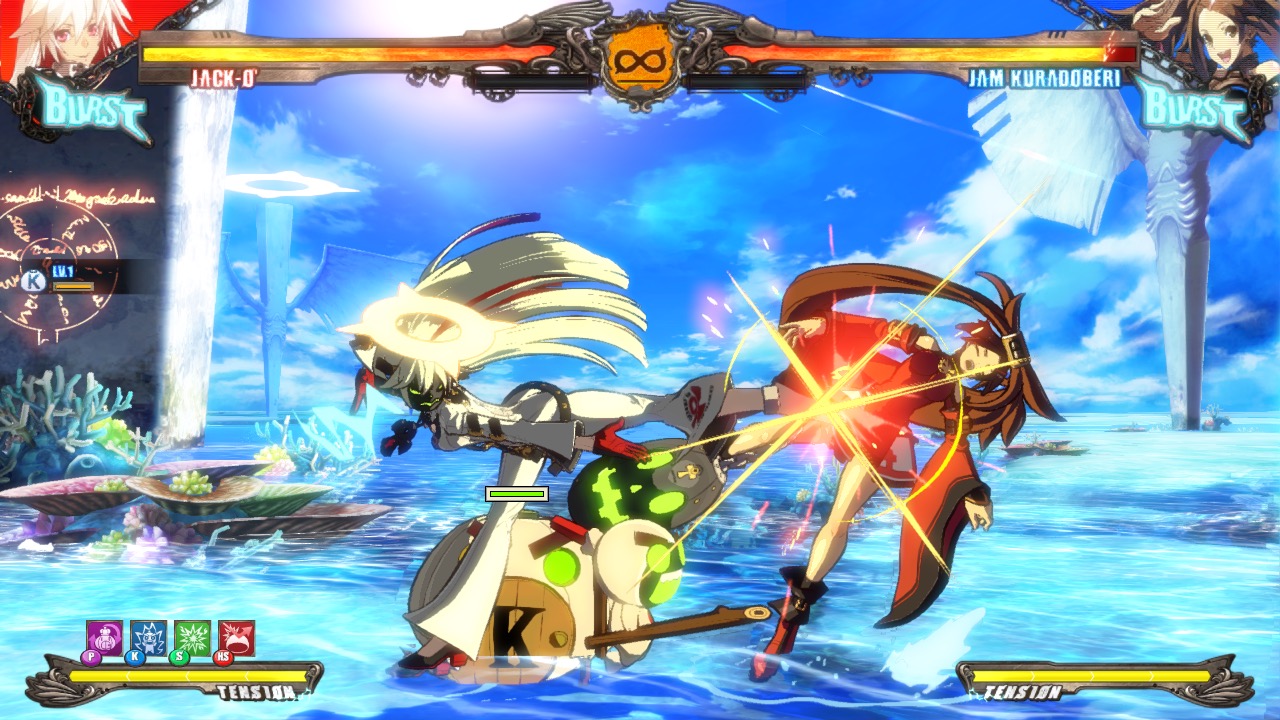The width and height of the screenshot is (1280, 720).
Task: Toggle the HS button orb under the red panel
Action: (x=224, y=658)
